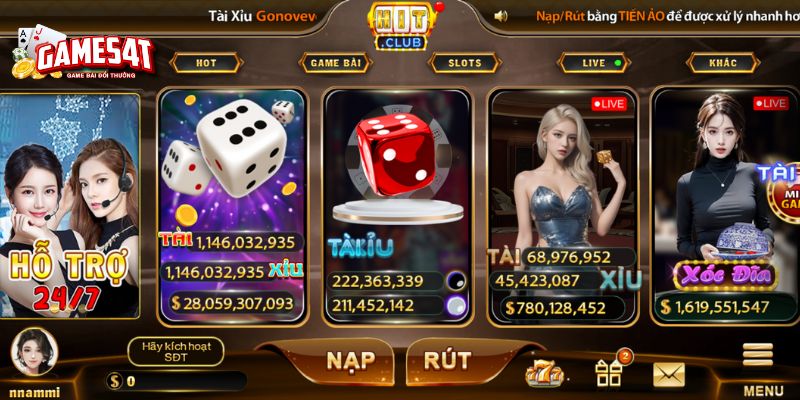This screenshot has height=400, width=800.
Task: Open the gift box rewards icon
Action: 608,372
